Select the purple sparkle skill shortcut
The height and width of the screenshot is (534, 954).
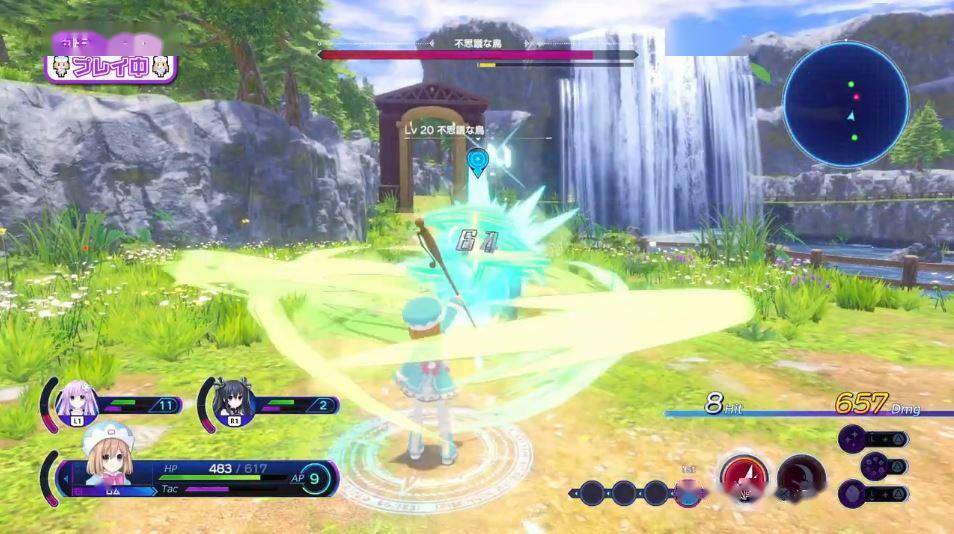tap(854, 439)
